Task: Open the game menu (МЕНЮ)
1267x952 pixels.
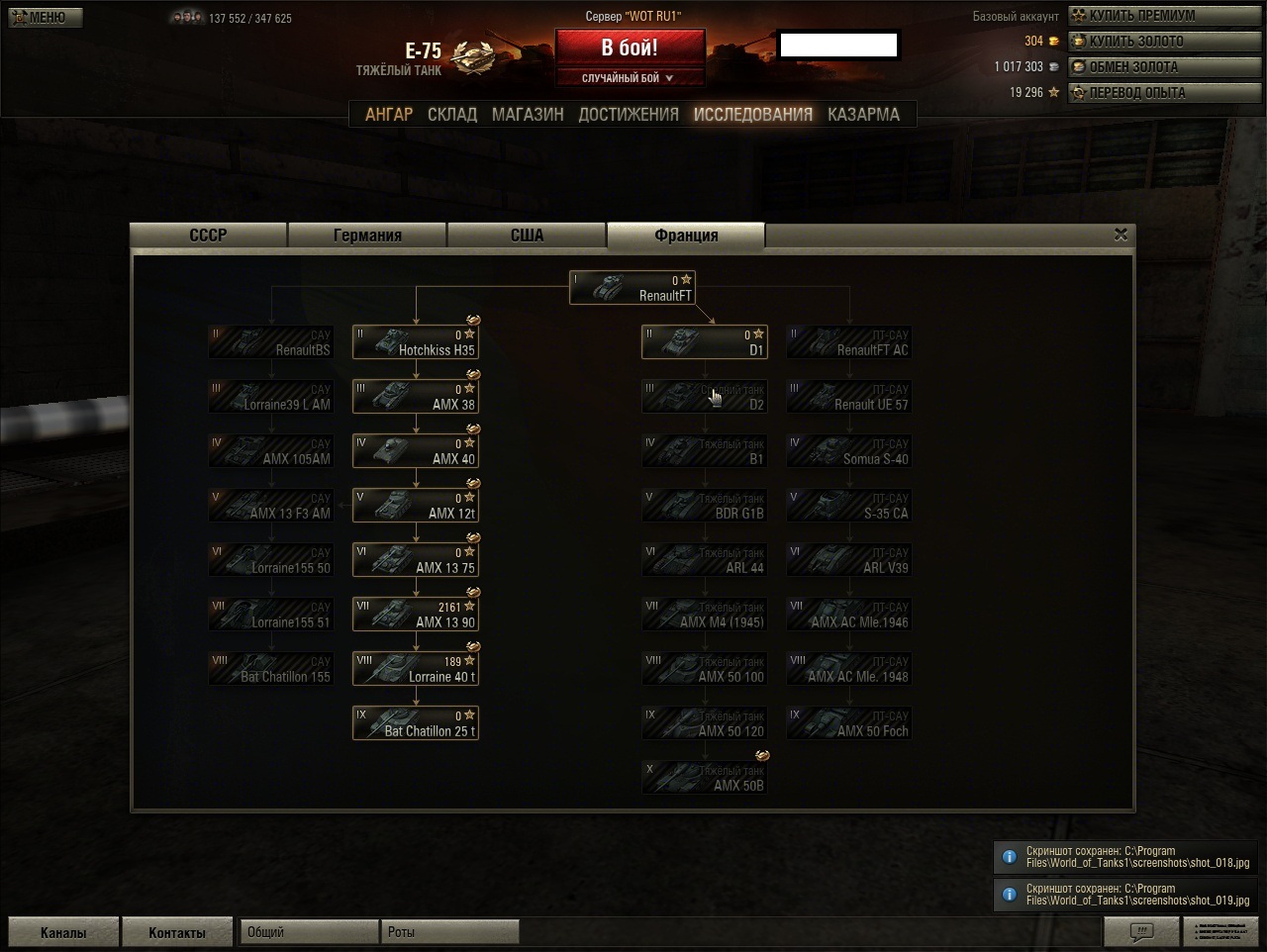Action: (x=46, y=17)
